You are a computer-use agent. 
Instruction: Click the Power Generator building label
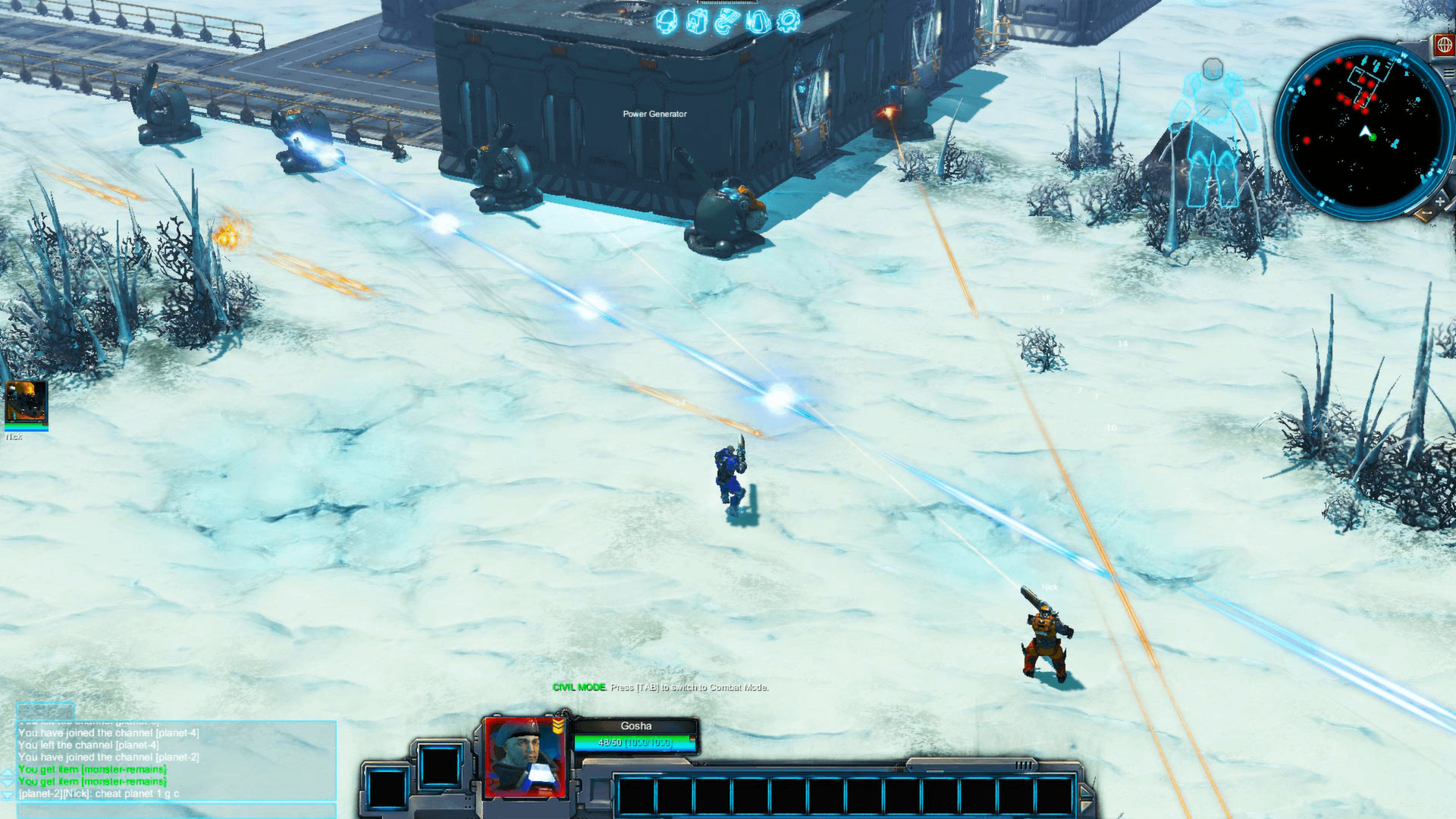coord(653,115)
